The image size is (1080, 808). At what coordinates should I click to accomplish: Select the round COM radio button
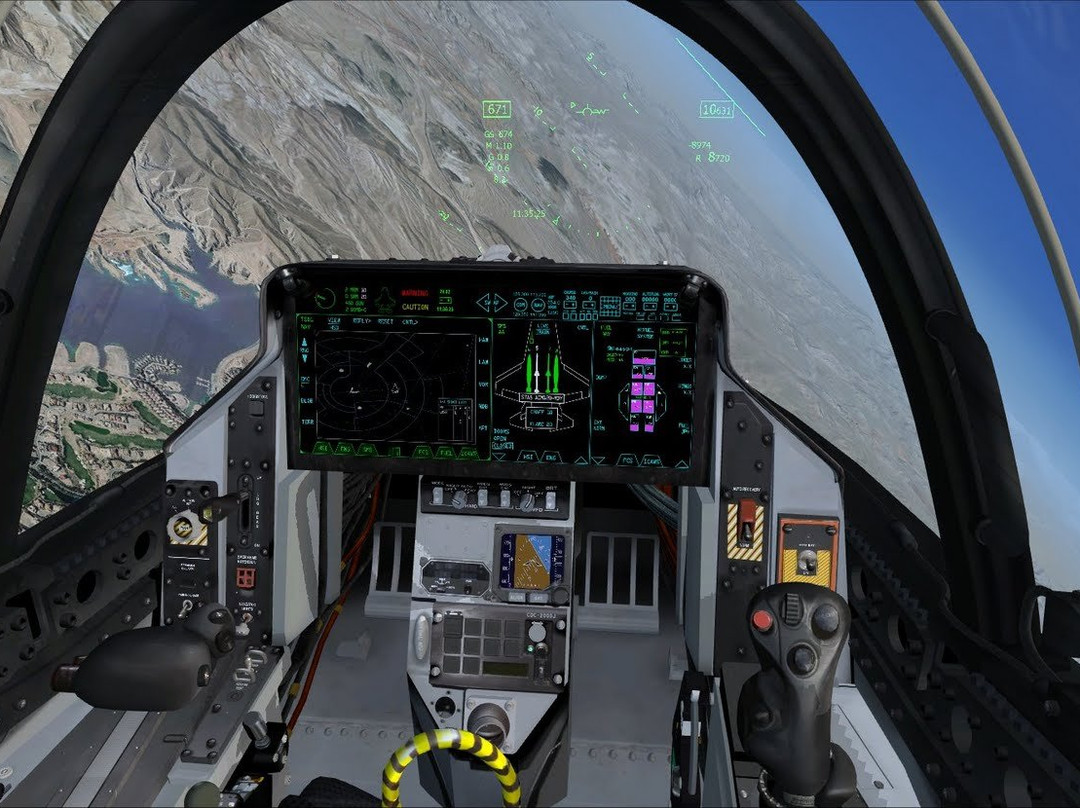click(x=520, y=304)
